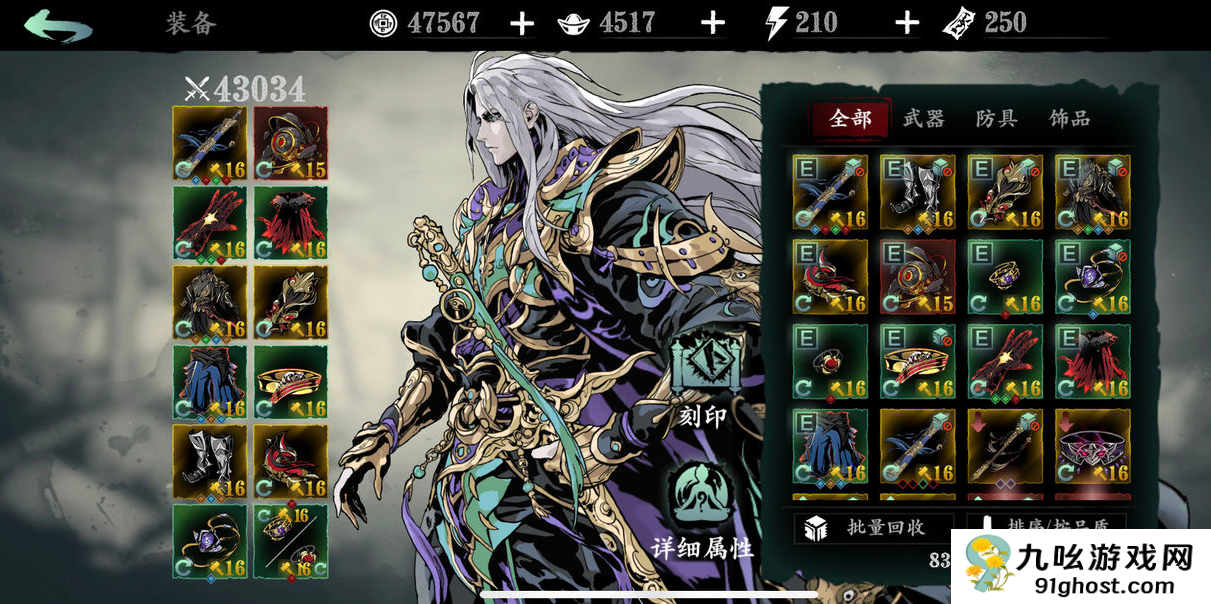Choose the equipped blue trousers on the left
This screenshot has height=604, width=1211.
coord(210,382)
